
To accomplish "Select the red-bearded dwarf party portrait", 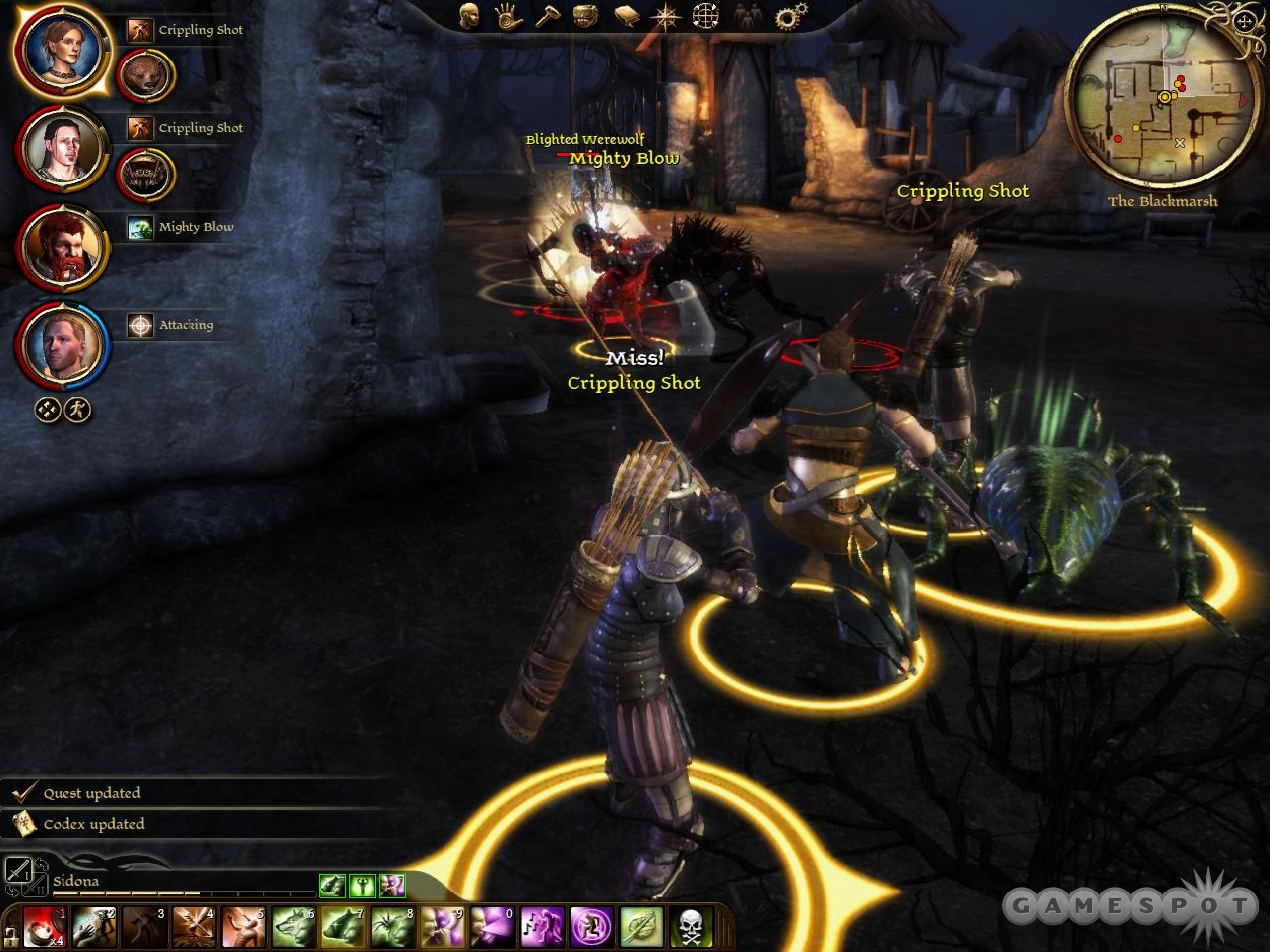I will [x=61, y=246].
